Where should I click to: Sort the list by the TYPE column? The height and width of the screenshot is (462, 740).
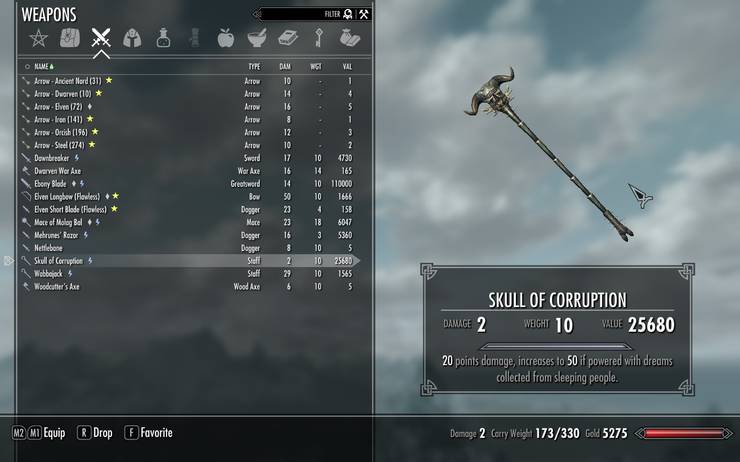(x=254, y=66)
